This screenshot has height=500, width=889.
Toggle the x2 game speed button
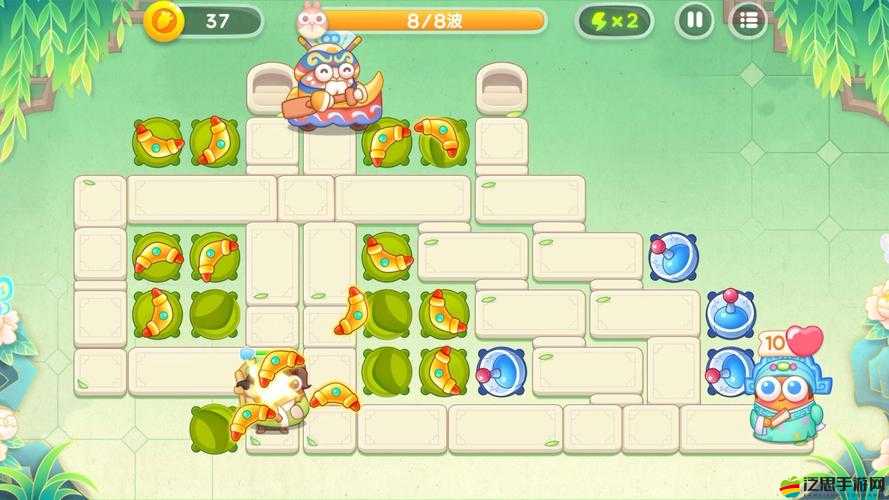tap(616, 20)
